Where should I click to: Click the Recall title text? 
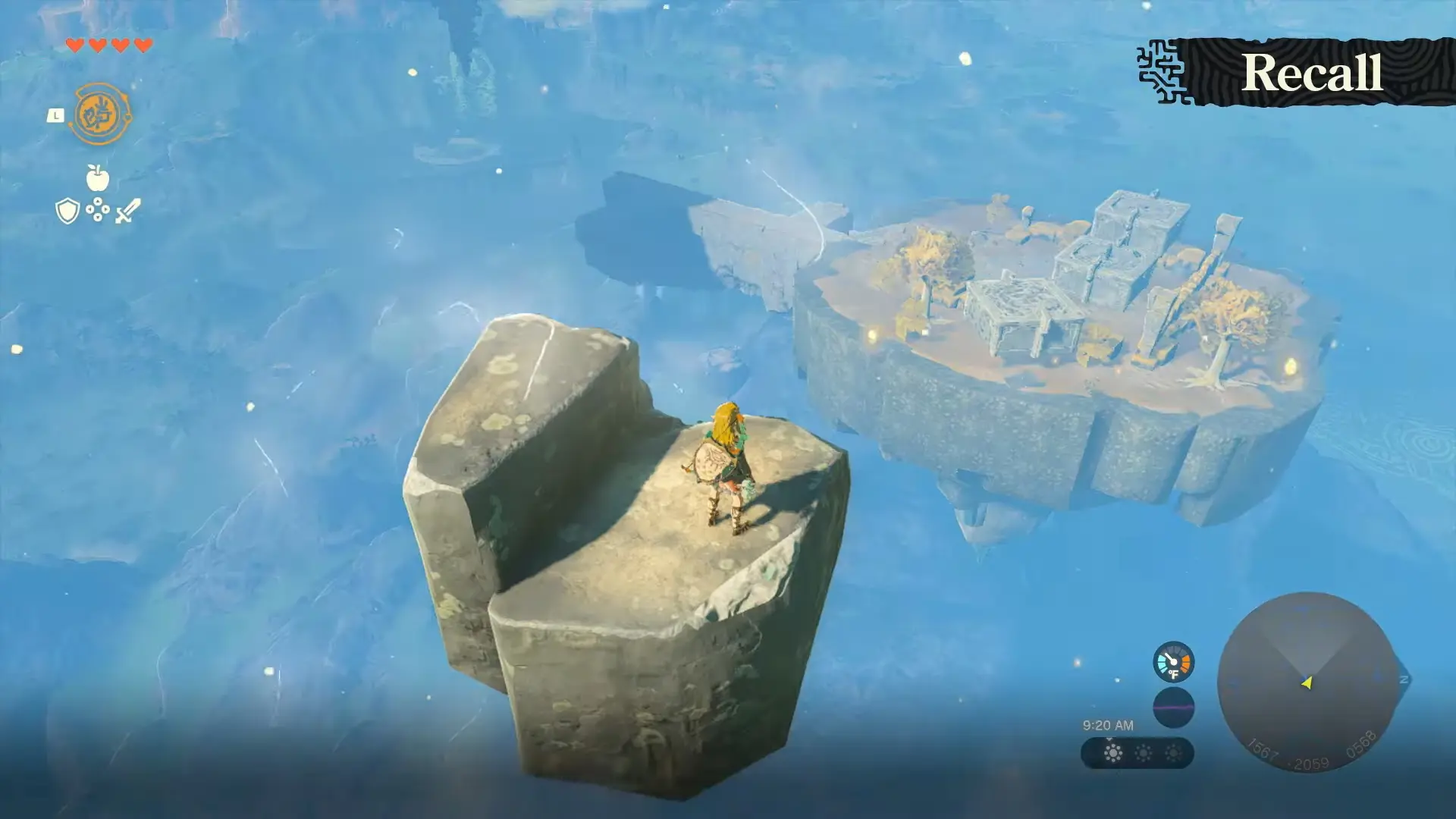(x=1313, y=72)
